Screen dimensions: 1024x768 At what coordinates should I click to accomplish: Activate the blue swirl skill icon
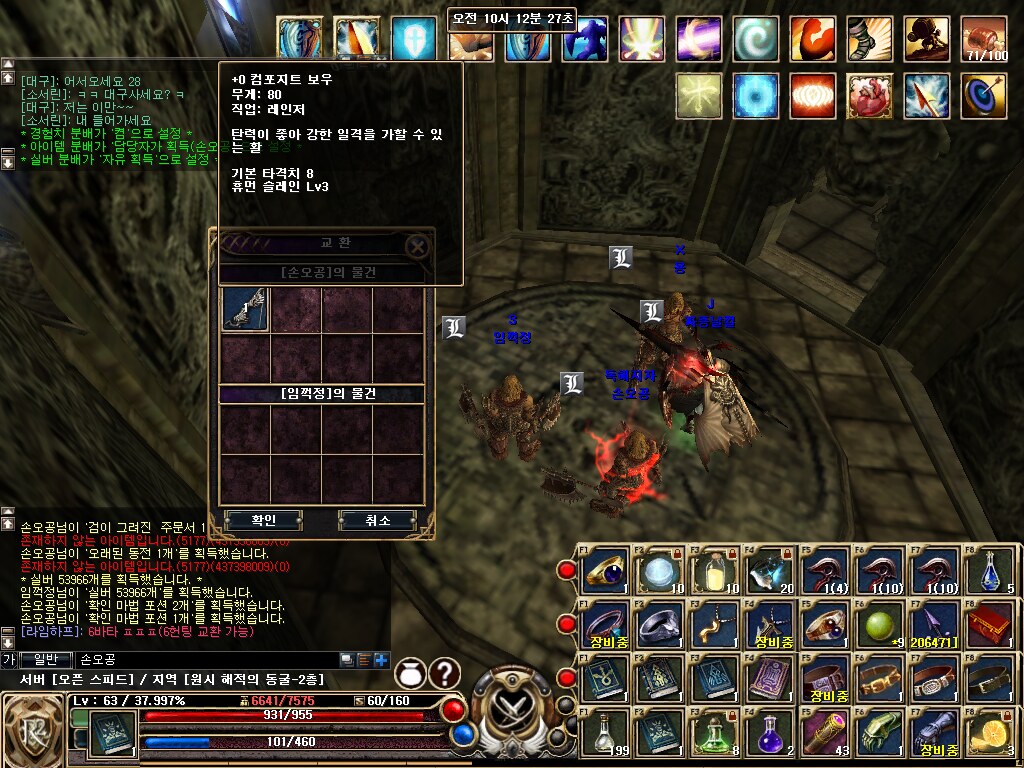pyautogui.click(x=756, y=40)
